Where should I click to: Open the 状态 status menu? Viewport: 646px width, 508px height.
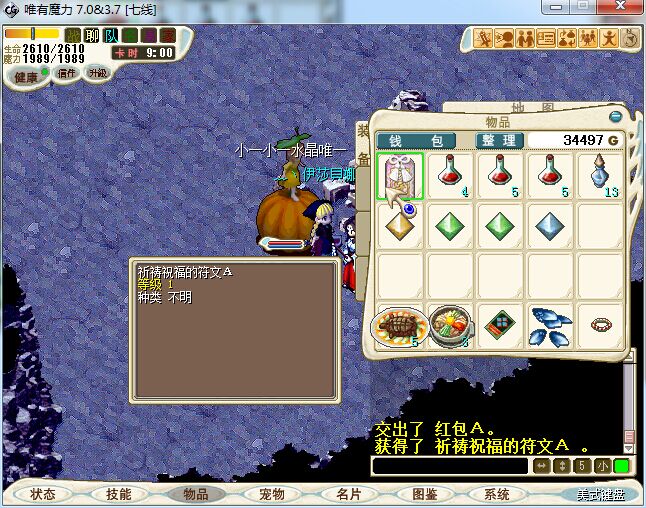[43, 494]
